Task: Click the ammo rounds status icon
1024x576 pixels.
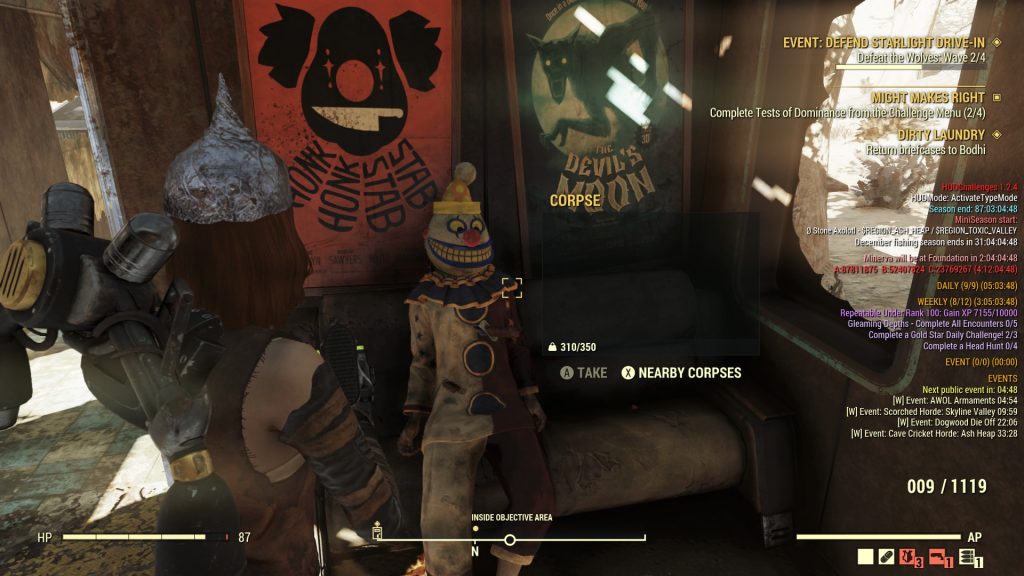Action: [967, 558]
